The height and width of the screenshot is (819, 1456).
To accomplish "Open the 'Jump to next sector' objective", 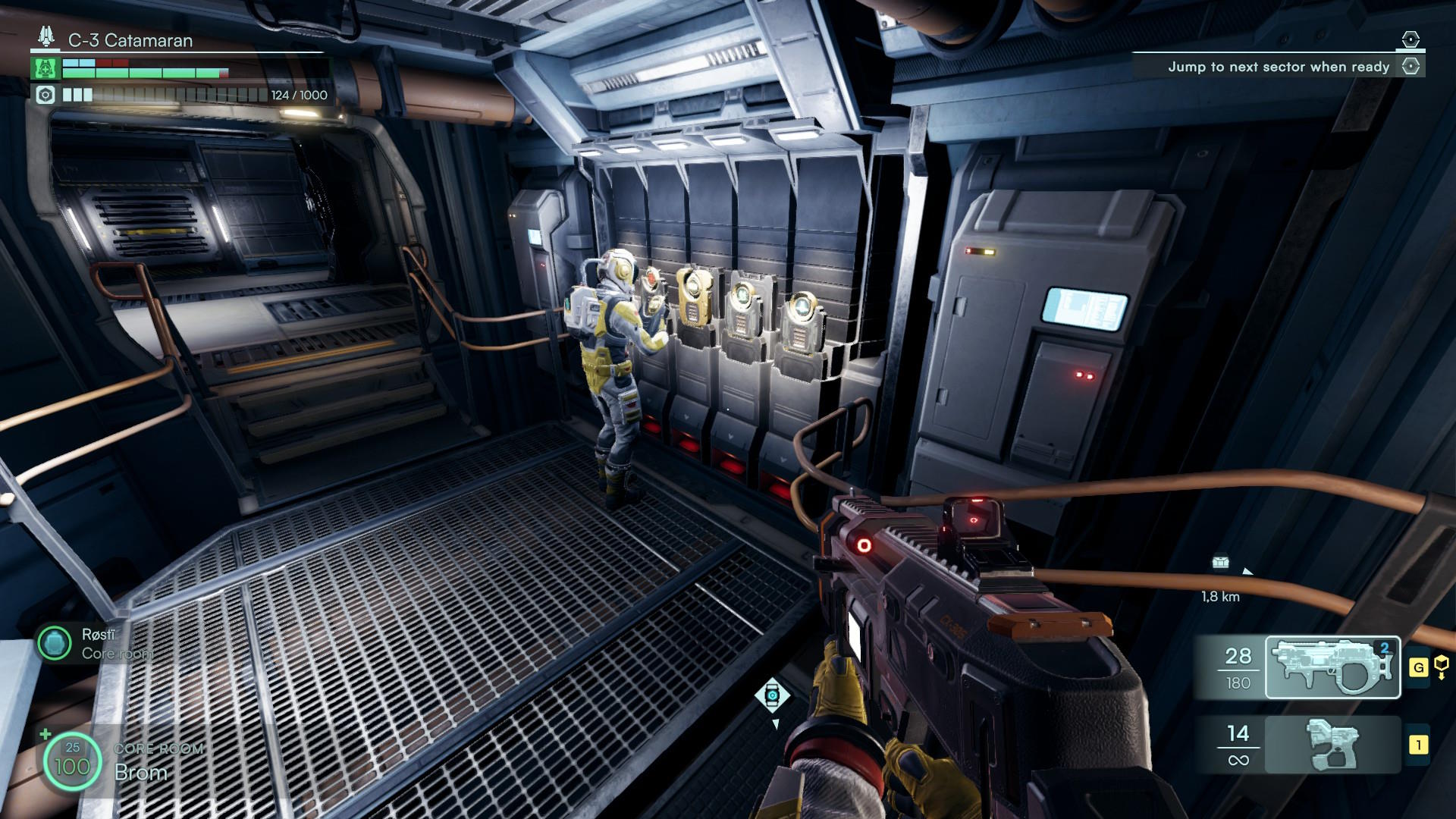I will click(1279, 67).
